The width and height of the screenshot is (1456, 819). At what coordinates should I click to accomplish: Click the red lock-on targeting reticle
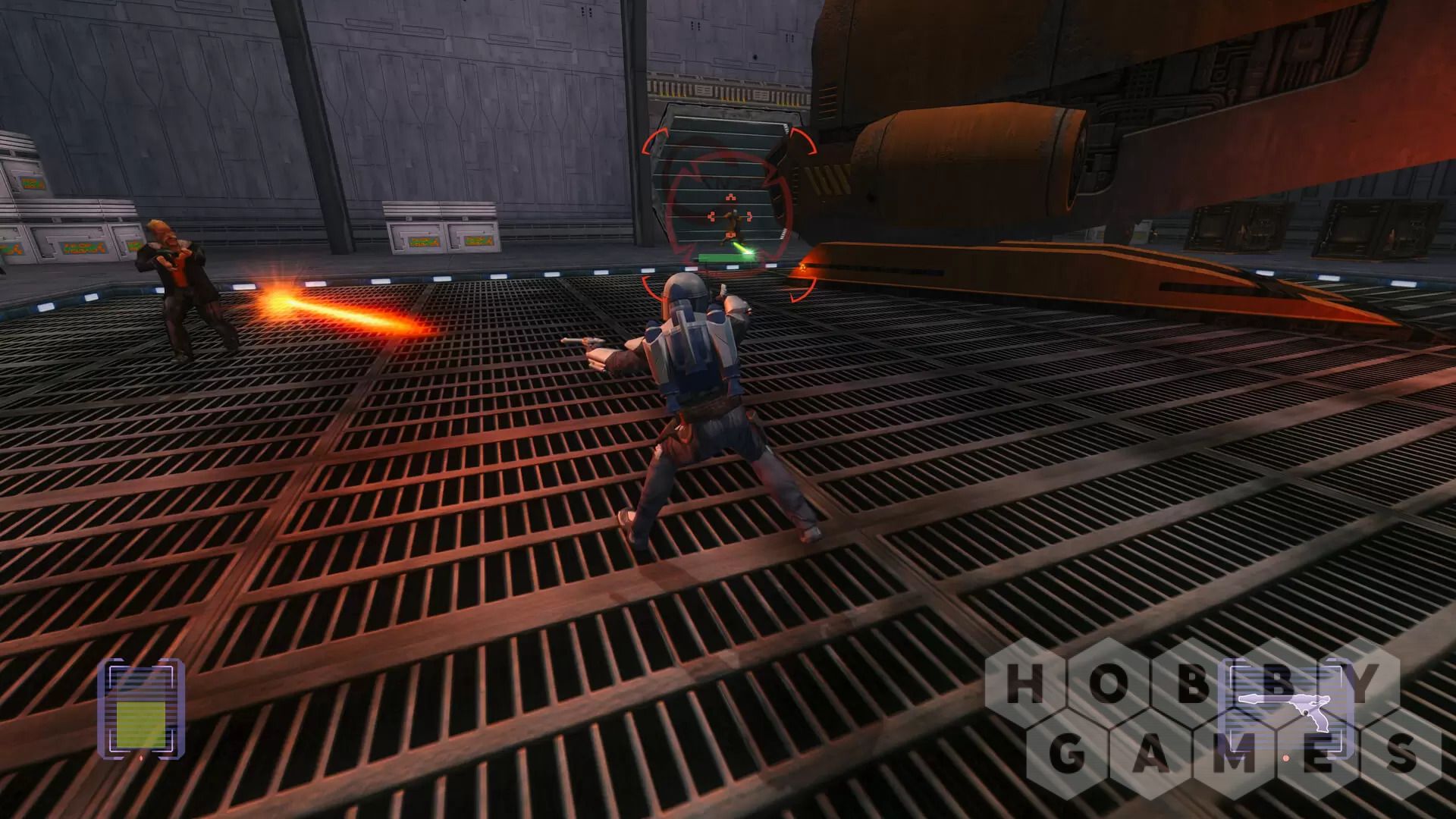730,215
